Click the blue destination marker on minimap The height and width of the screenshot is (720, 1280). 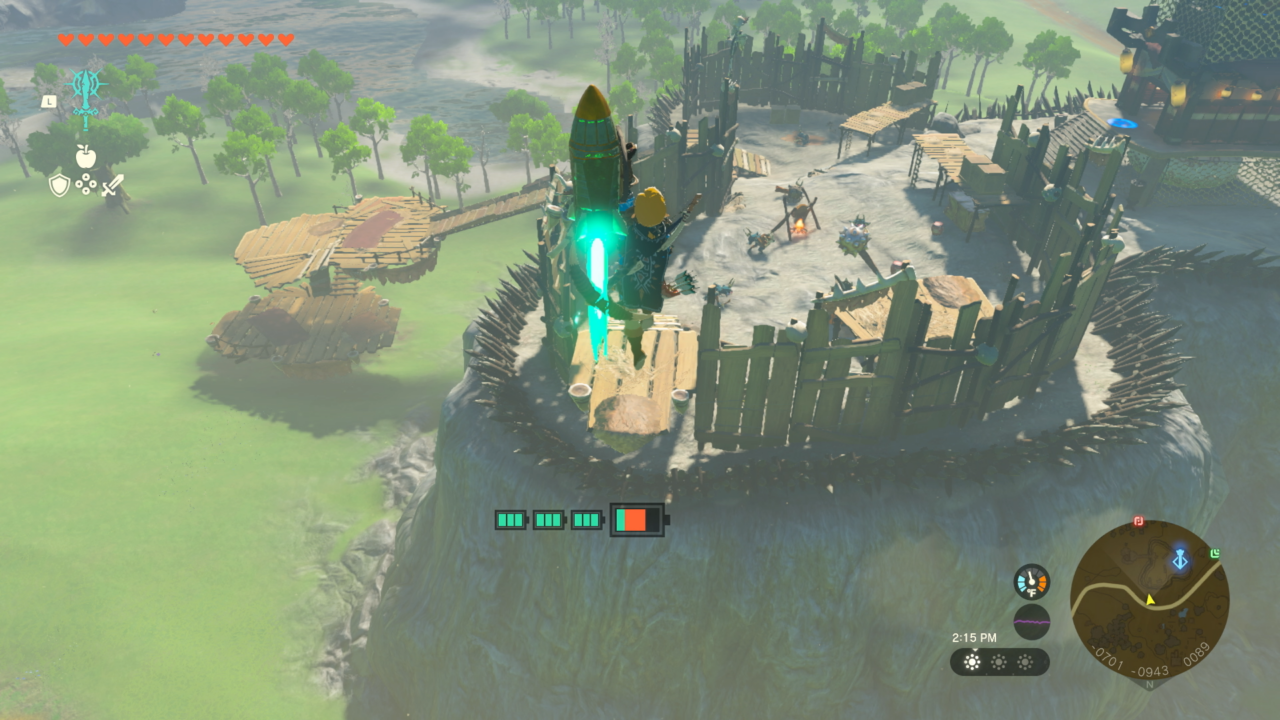tap(1180, 557)
